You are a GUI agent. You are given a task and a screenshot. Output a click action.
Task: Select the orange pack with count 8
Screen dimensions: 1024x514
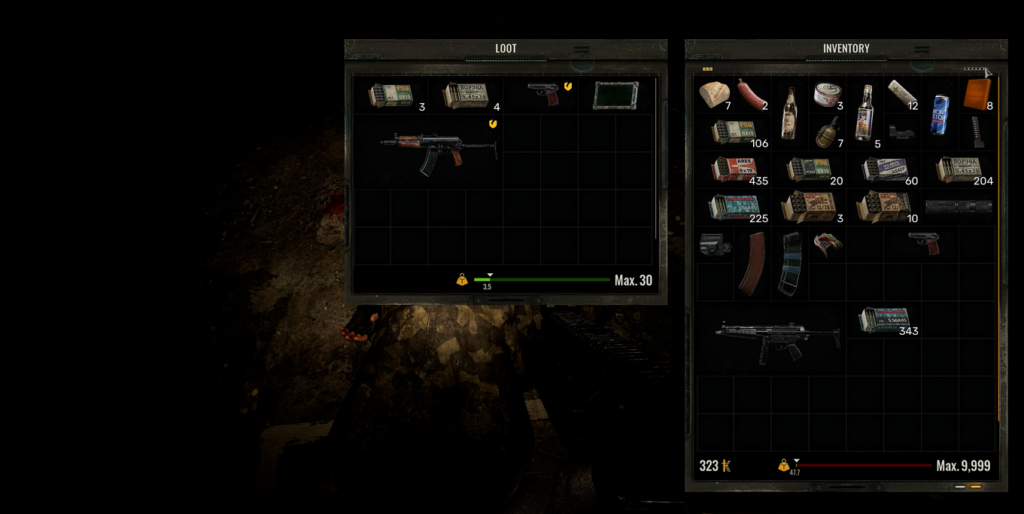(977, 94)
